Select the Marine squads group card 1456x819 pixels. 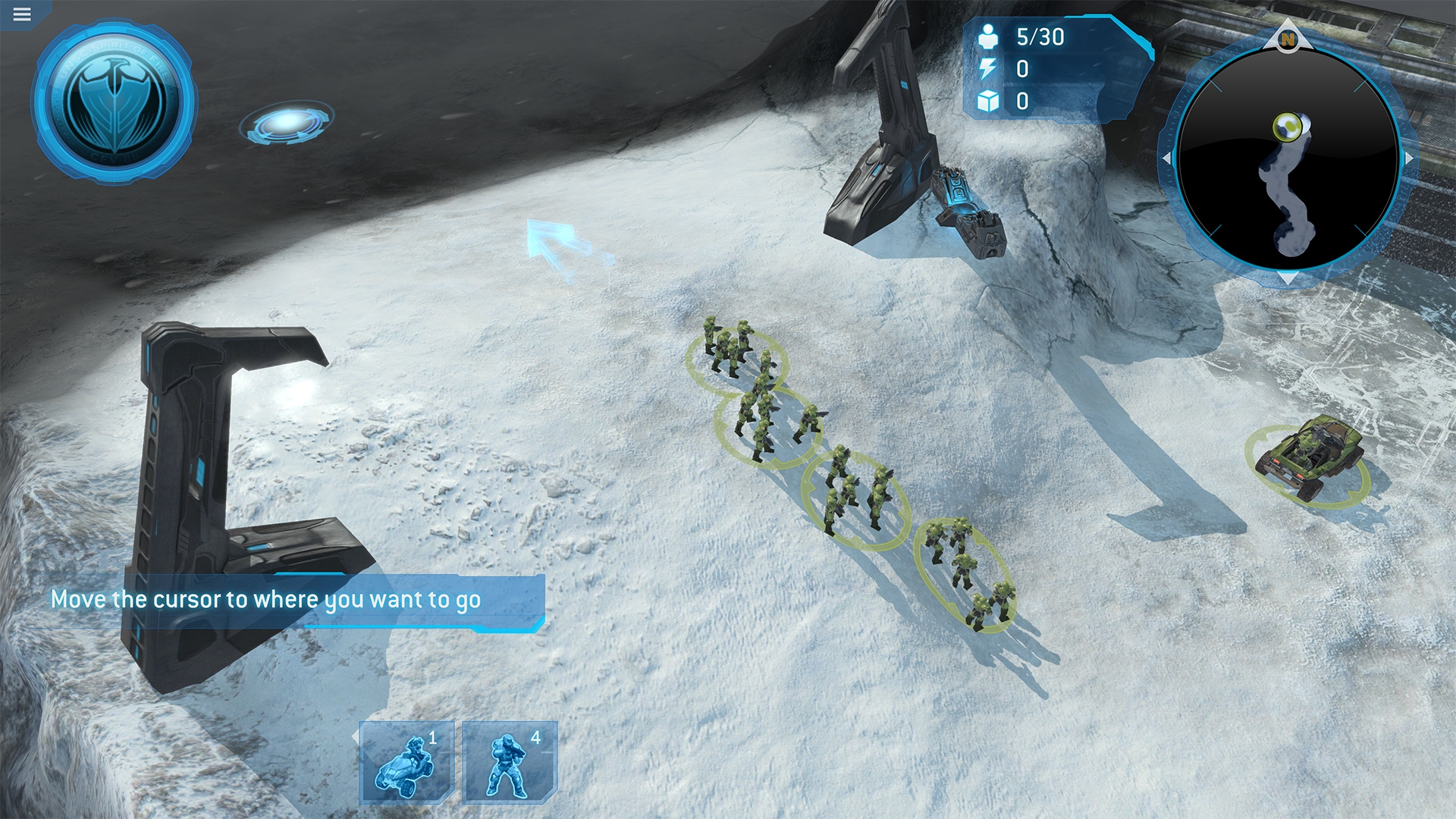510,762
